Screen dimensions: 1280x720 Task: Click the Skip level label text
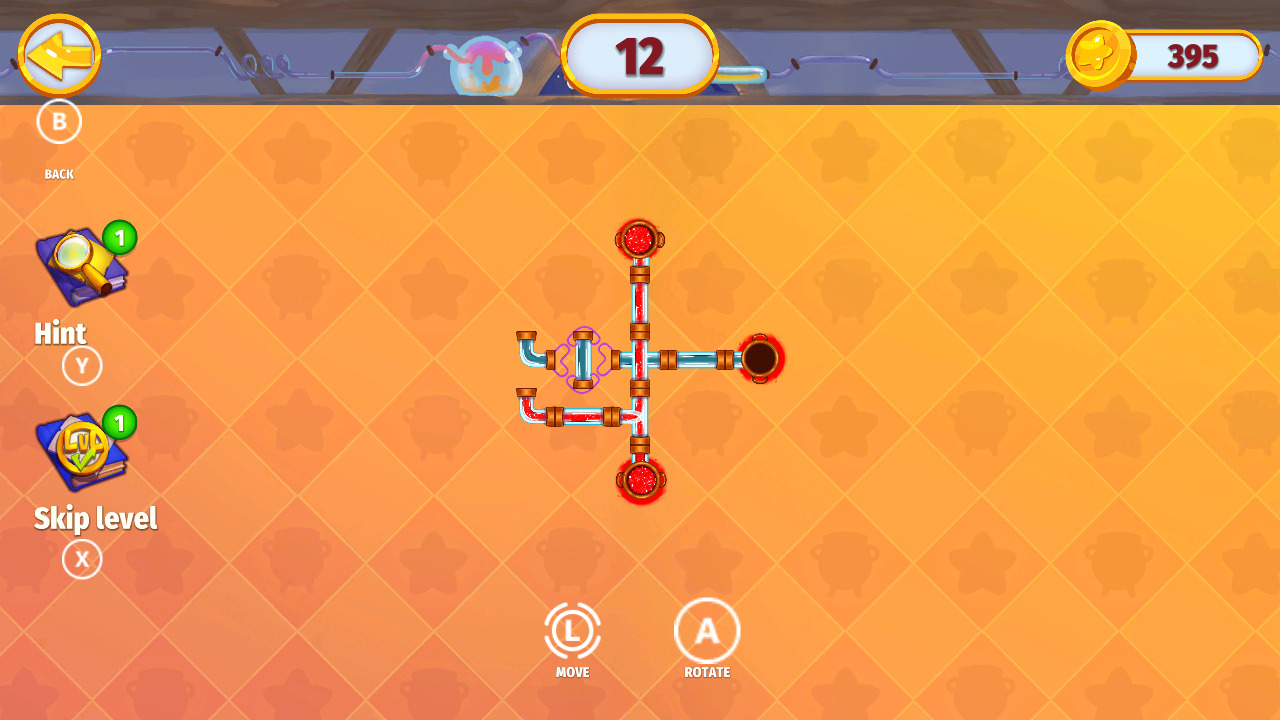[96, 518]
